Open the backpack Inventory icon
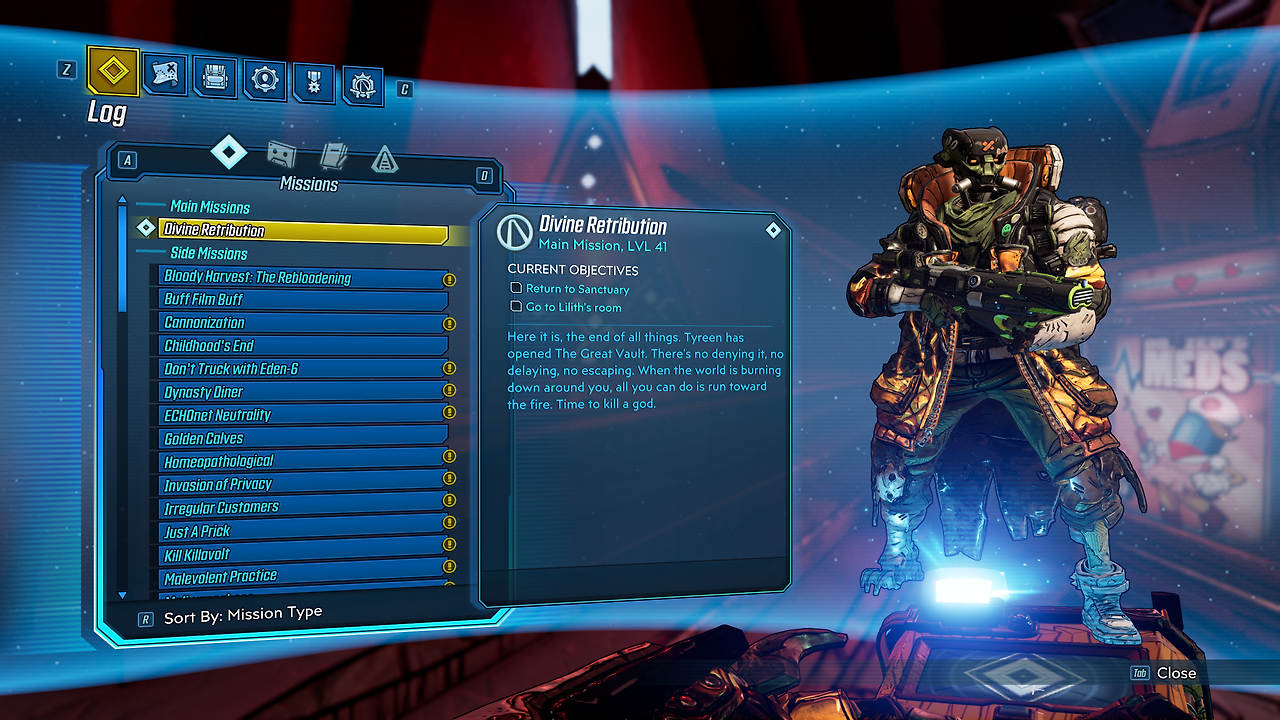 (213, 75)
